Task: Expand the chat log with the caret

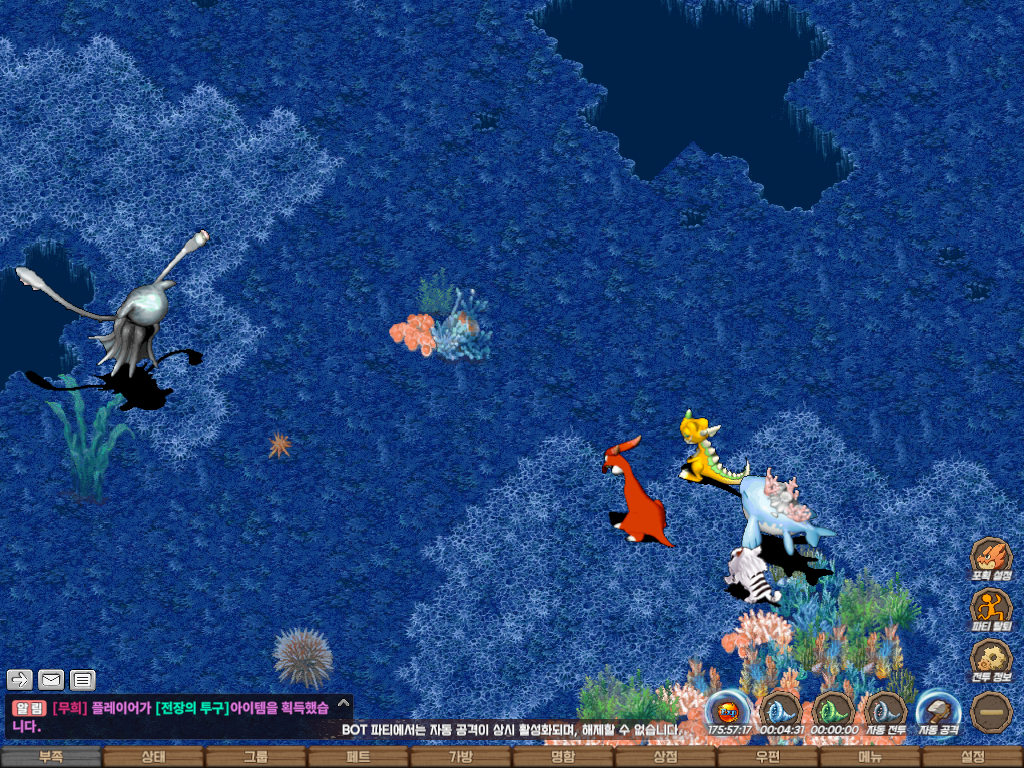Action: tap(343, 703)
